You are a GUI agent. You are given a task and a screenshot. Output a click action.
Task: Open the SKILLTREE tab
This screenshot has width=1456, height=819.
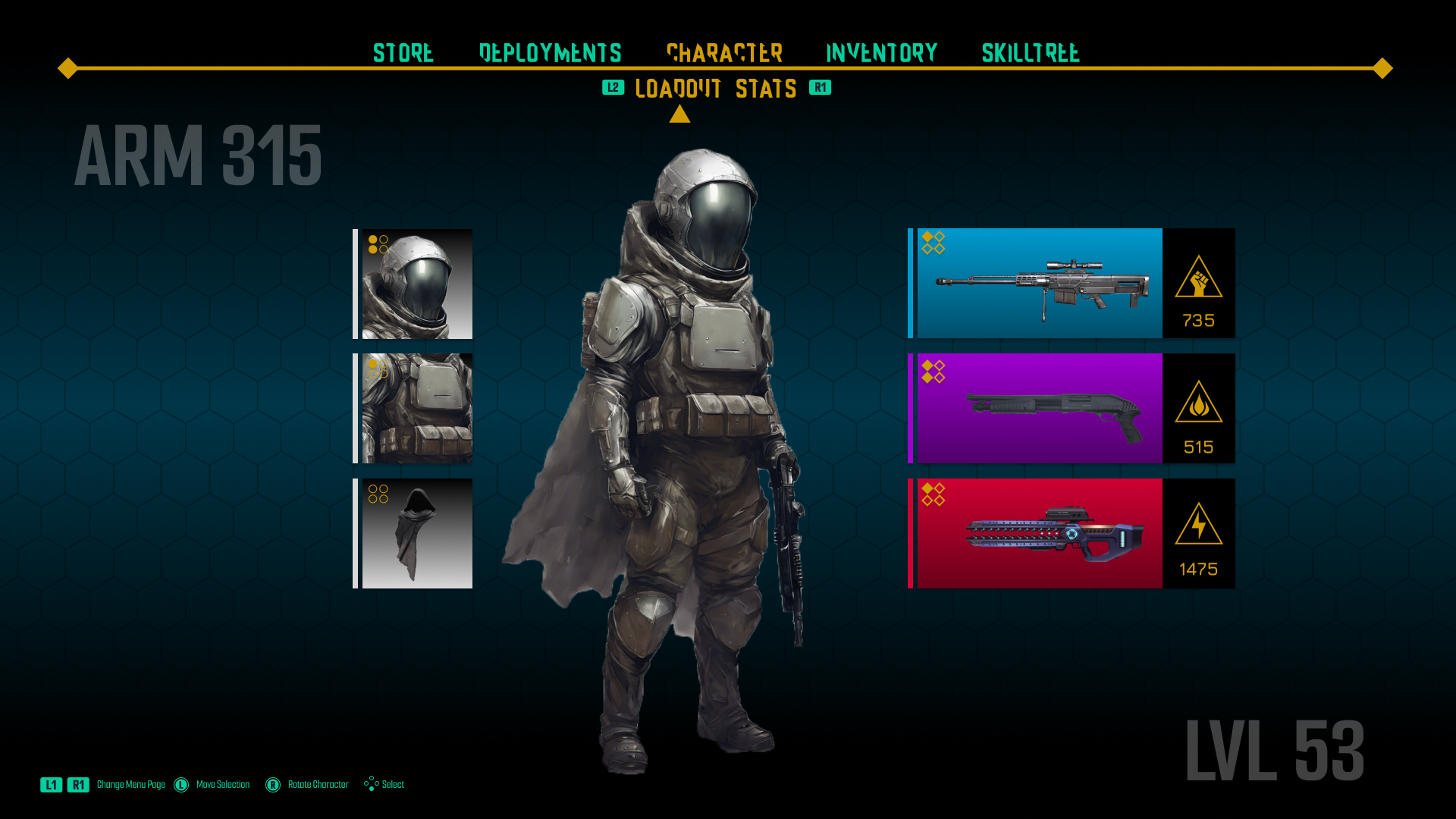(x=1031, y=53)
